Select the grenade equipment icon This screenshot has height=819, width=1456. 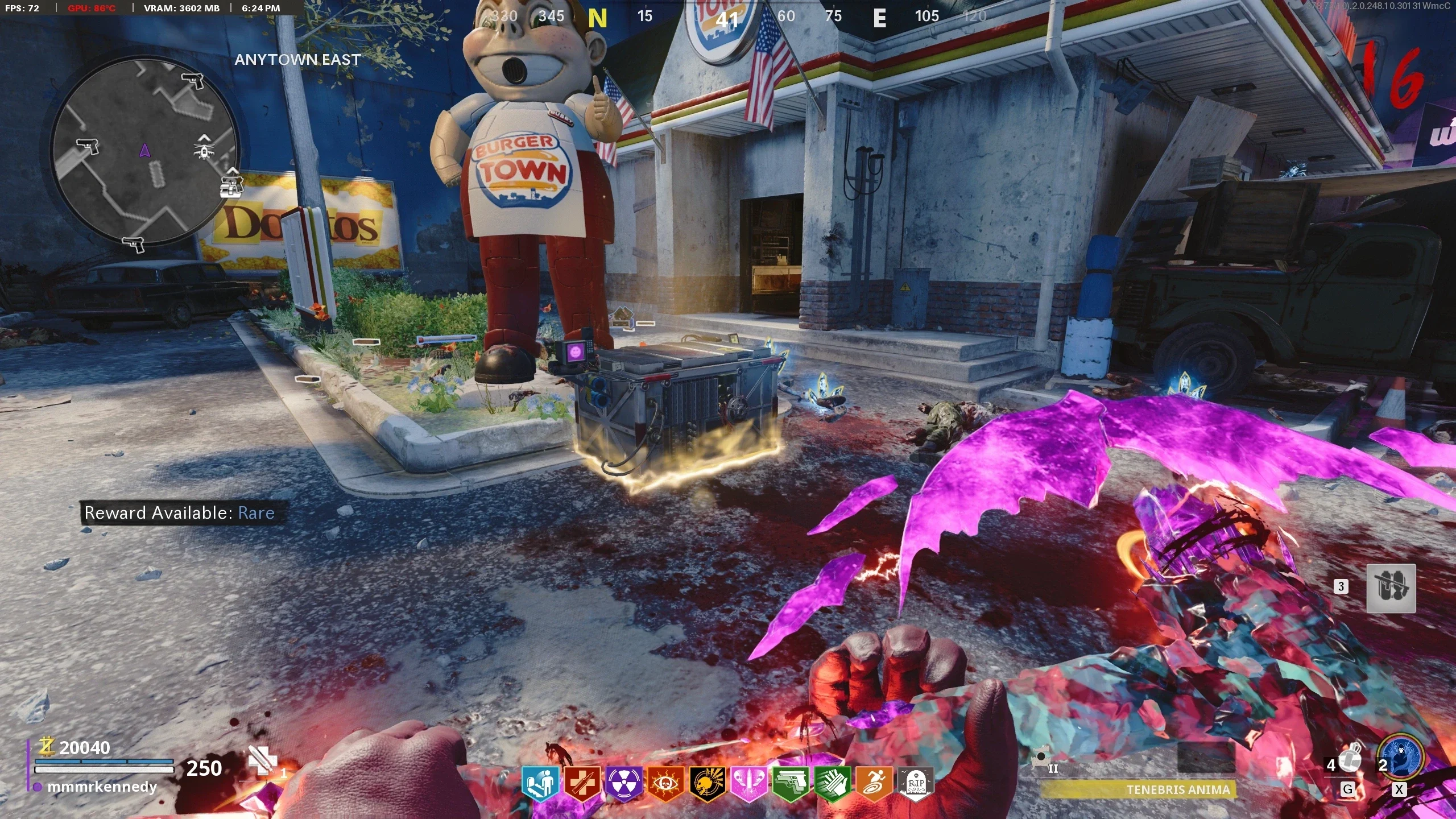click(x=1351, y=758)
